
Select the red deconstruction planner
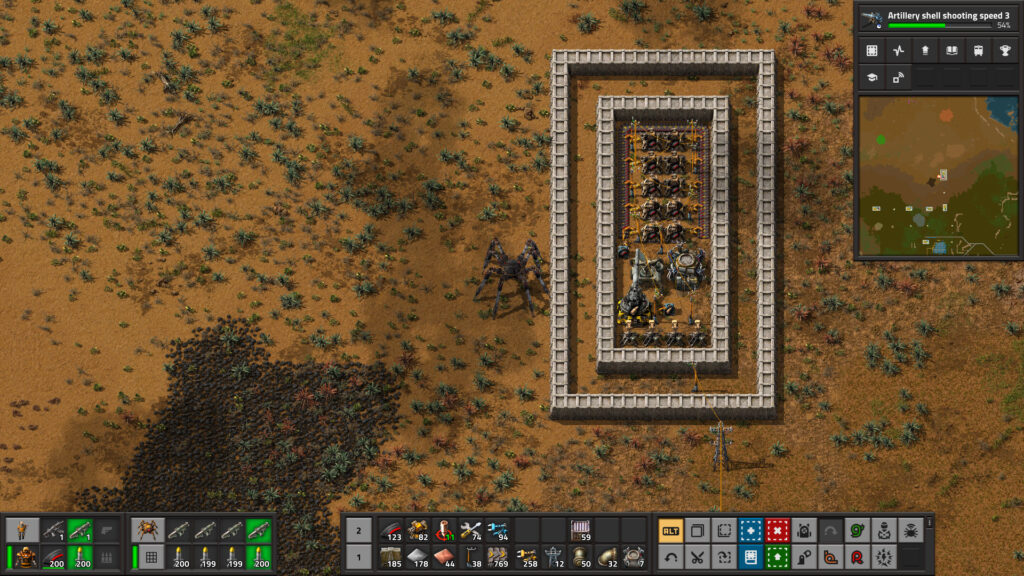coord(777,531)
